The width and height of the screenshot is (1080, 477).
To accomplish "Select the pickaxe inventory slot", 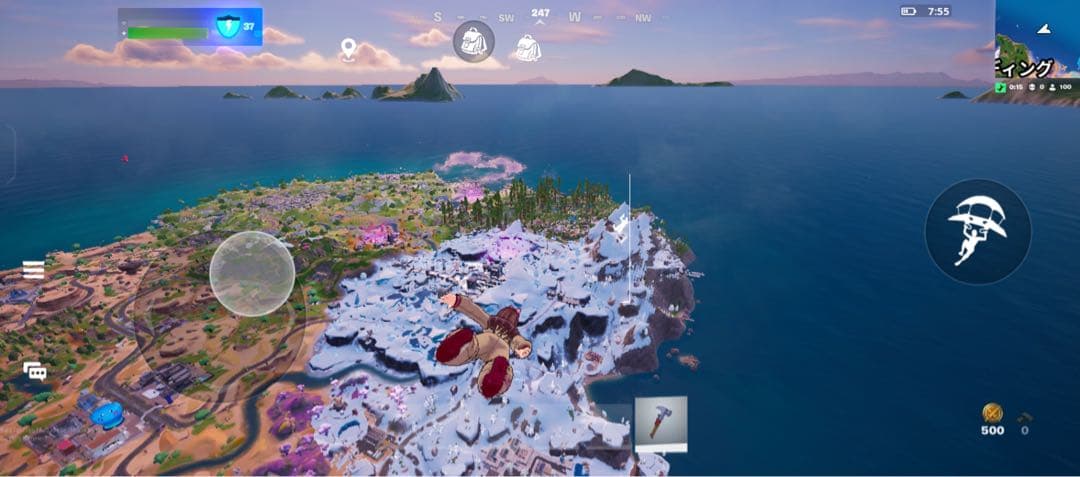I will [x=661, y=424].
